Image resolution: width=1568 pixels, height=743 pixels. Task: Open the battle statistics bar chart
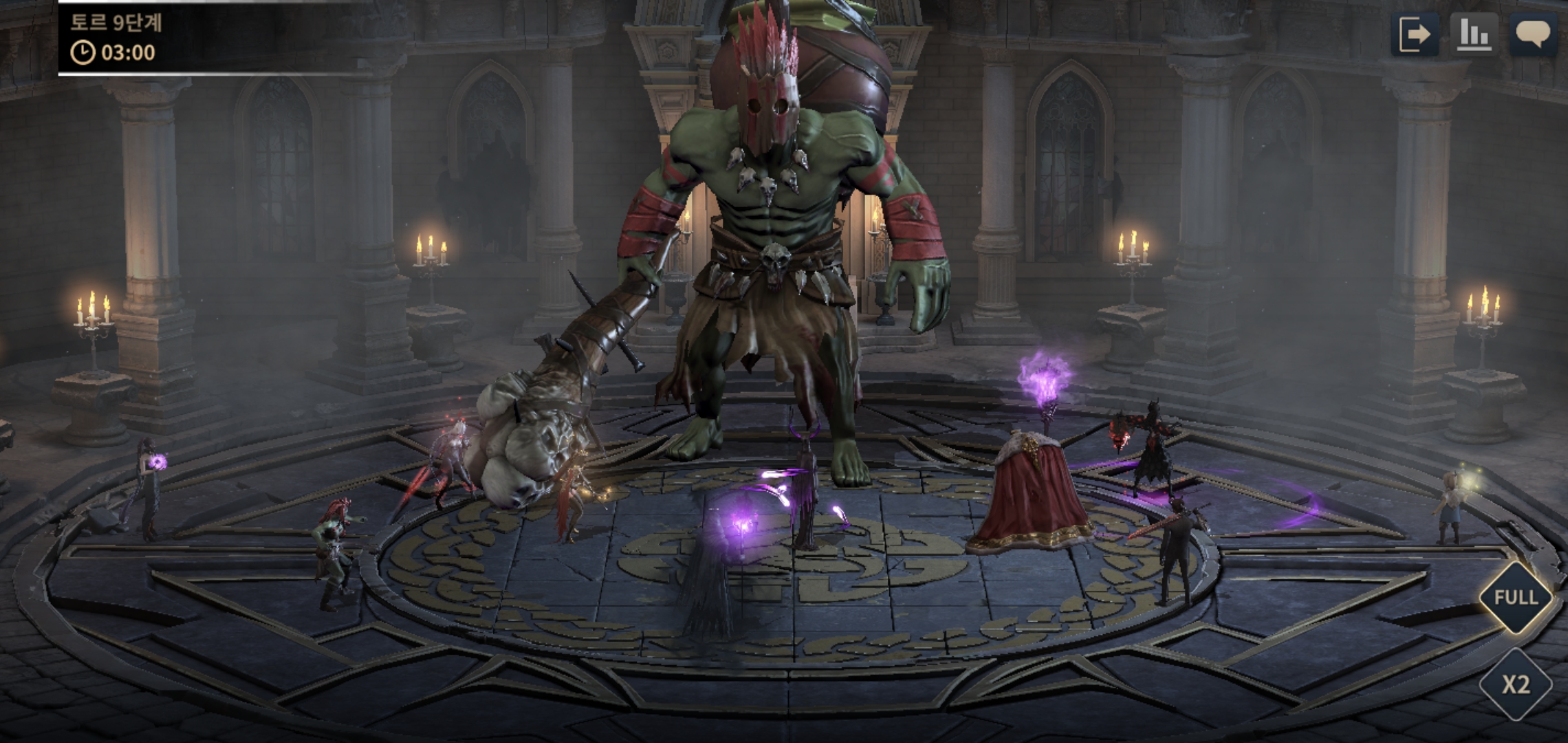tap(1474, 34)
